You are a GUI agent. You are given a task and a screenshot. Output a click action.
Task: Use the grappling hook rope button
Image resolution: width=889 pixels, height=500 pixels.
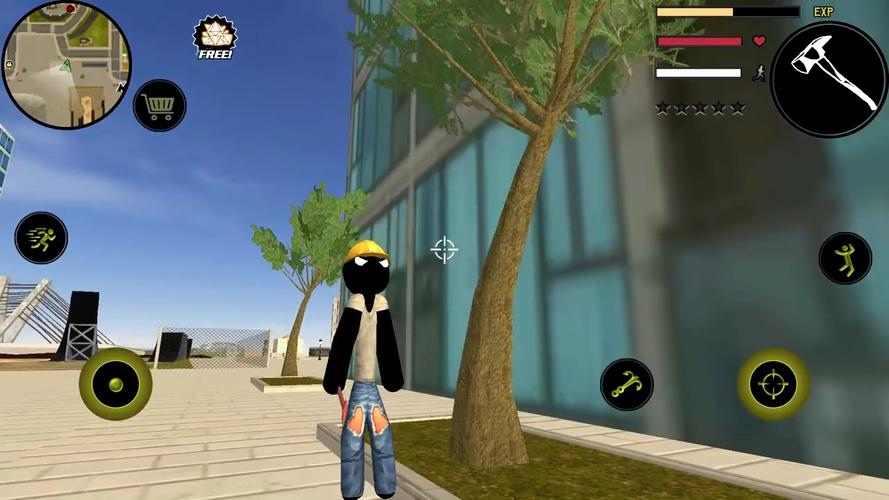[x=627, y=385]
